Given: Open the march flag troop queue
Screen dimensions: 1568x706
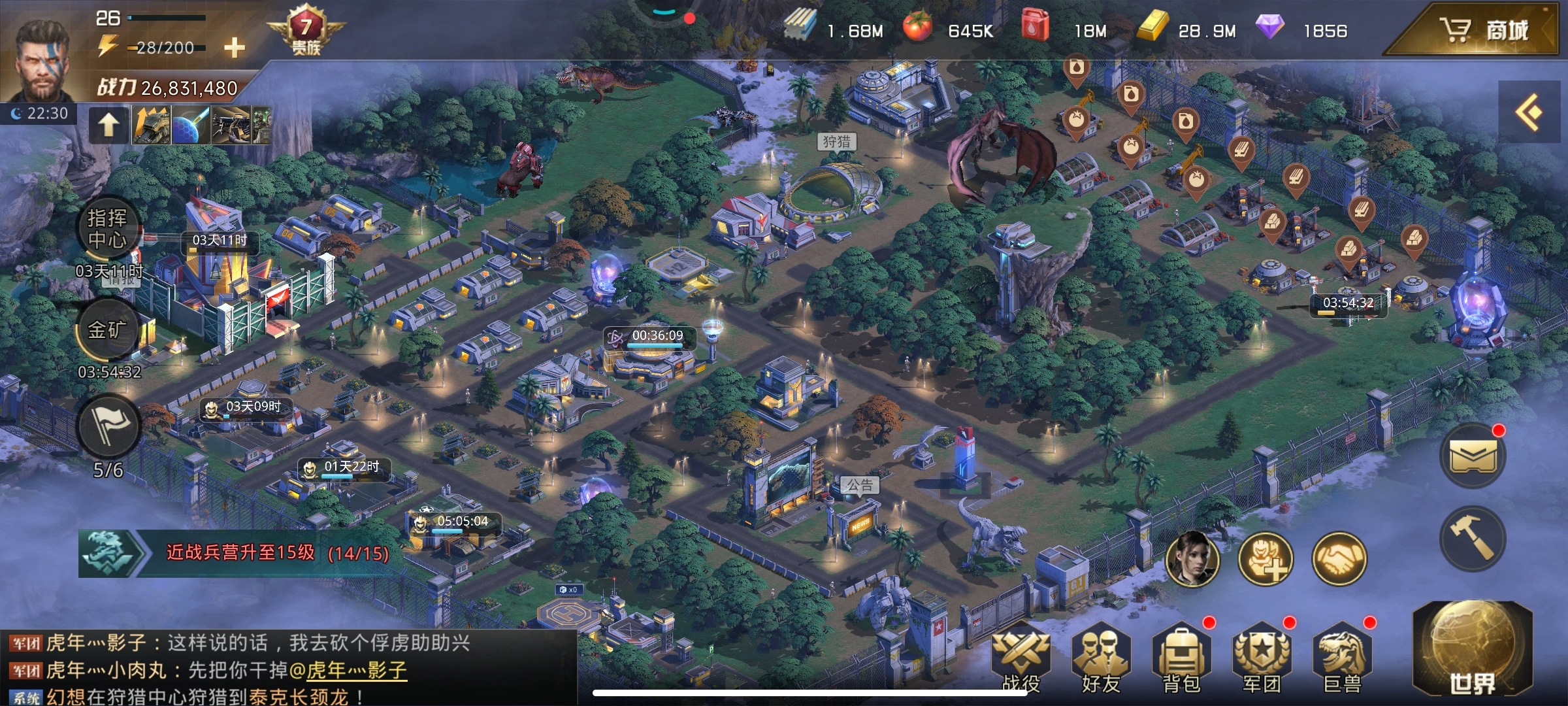Looking at the screenshot, I should pos(108,426).
